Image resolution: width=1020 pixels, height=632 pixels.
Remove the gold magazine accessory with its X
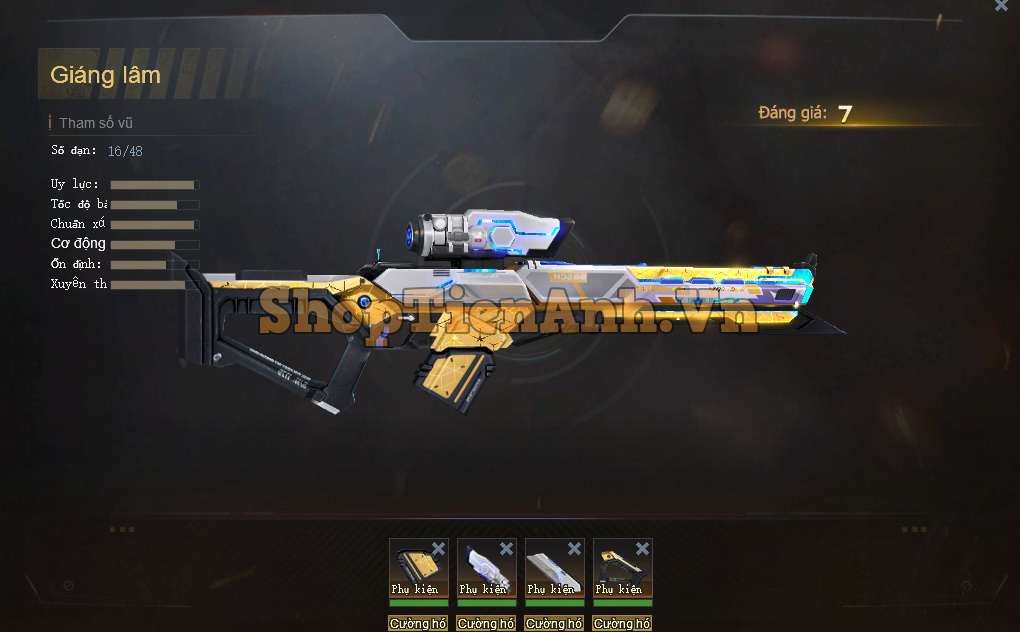coord(438,548)
